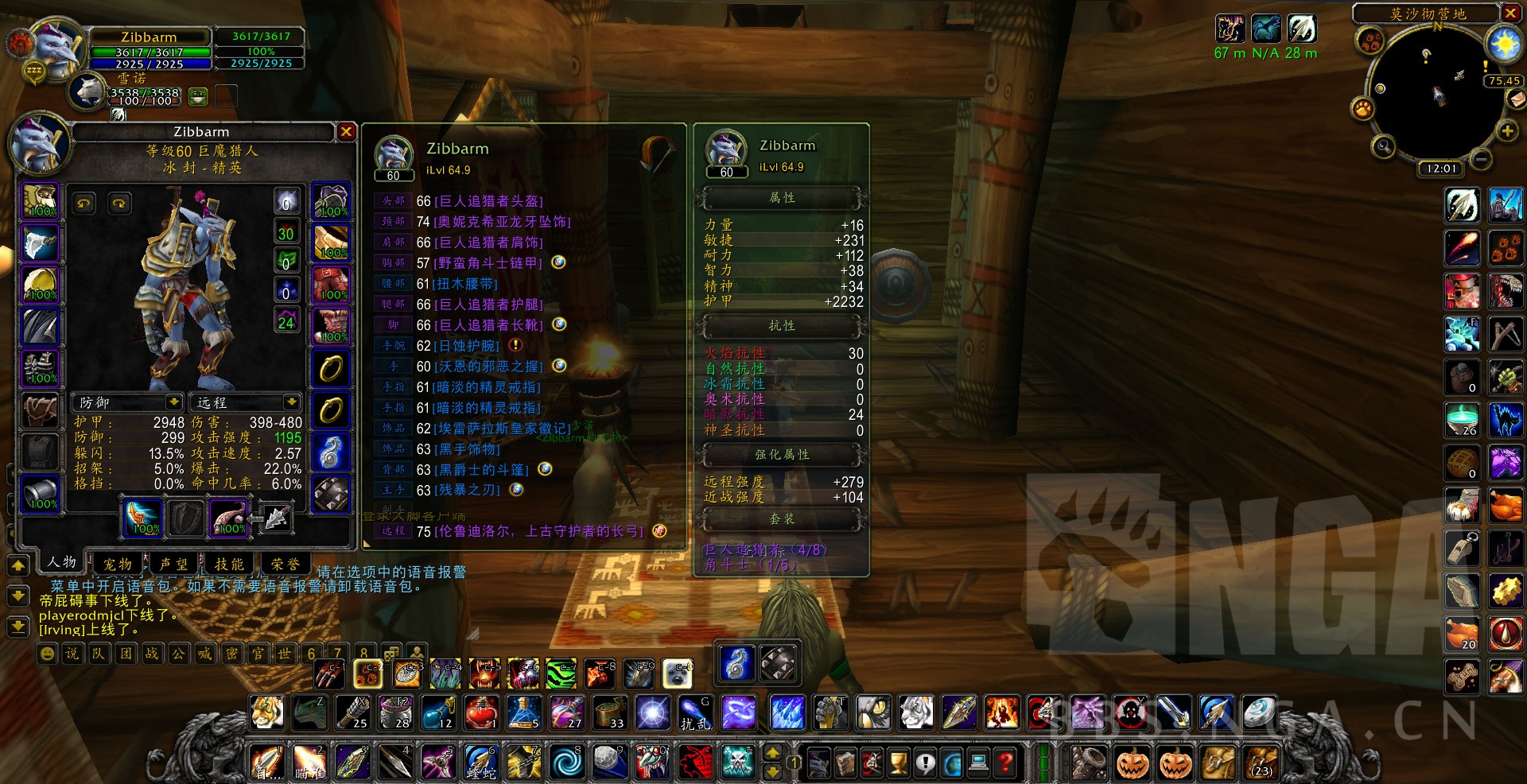Open the 技能 (Skills) tab
This screenshot has height=784, width=1527.
coord(231,564)
